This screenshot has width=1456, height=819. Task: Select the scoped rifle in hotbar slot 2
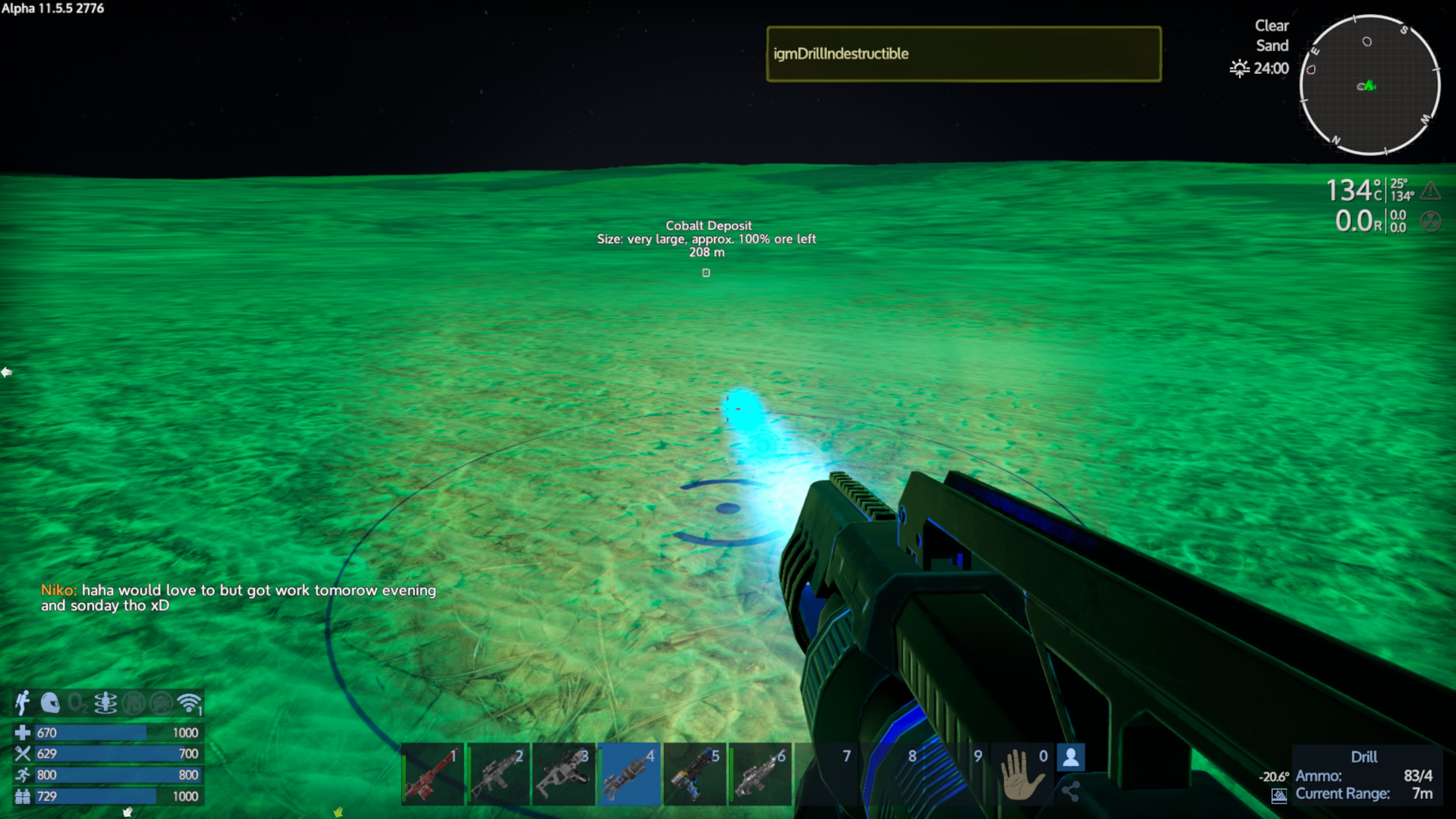coord(498,774)
